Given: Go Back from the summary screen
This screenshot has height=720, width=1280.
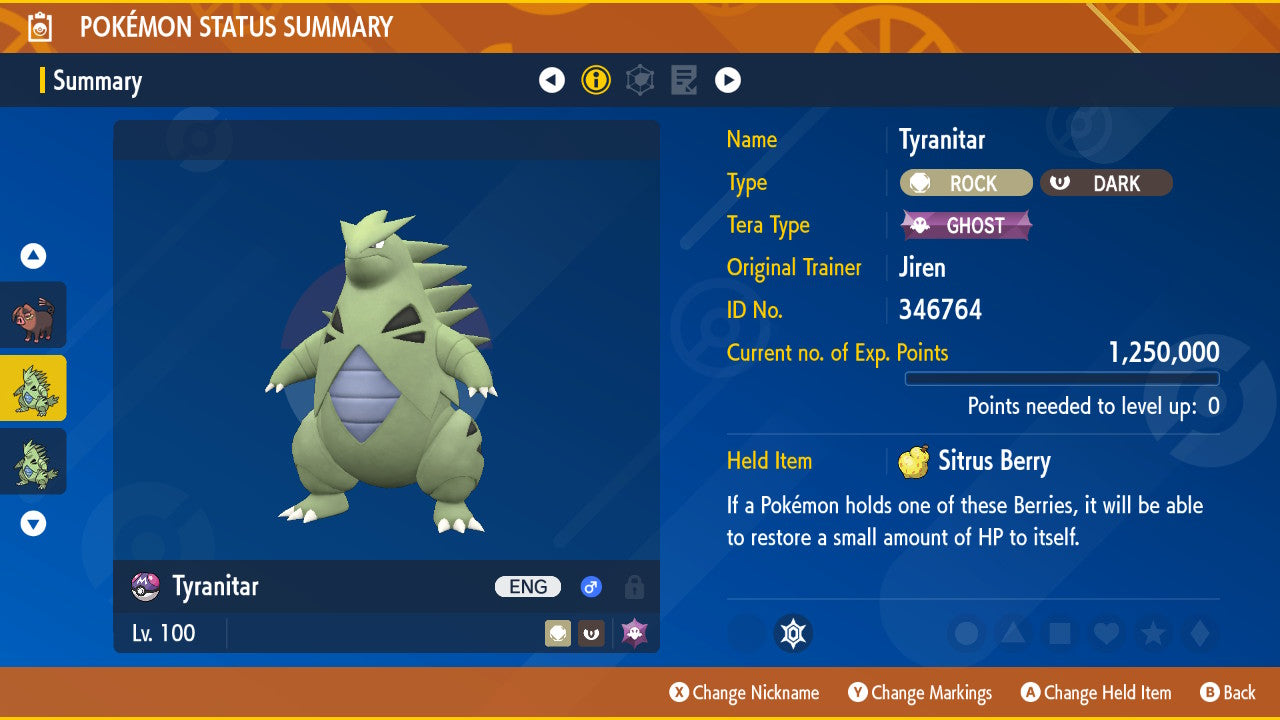Looking at the screenshot, I should pyautogui.click(x=1228, y=693).
